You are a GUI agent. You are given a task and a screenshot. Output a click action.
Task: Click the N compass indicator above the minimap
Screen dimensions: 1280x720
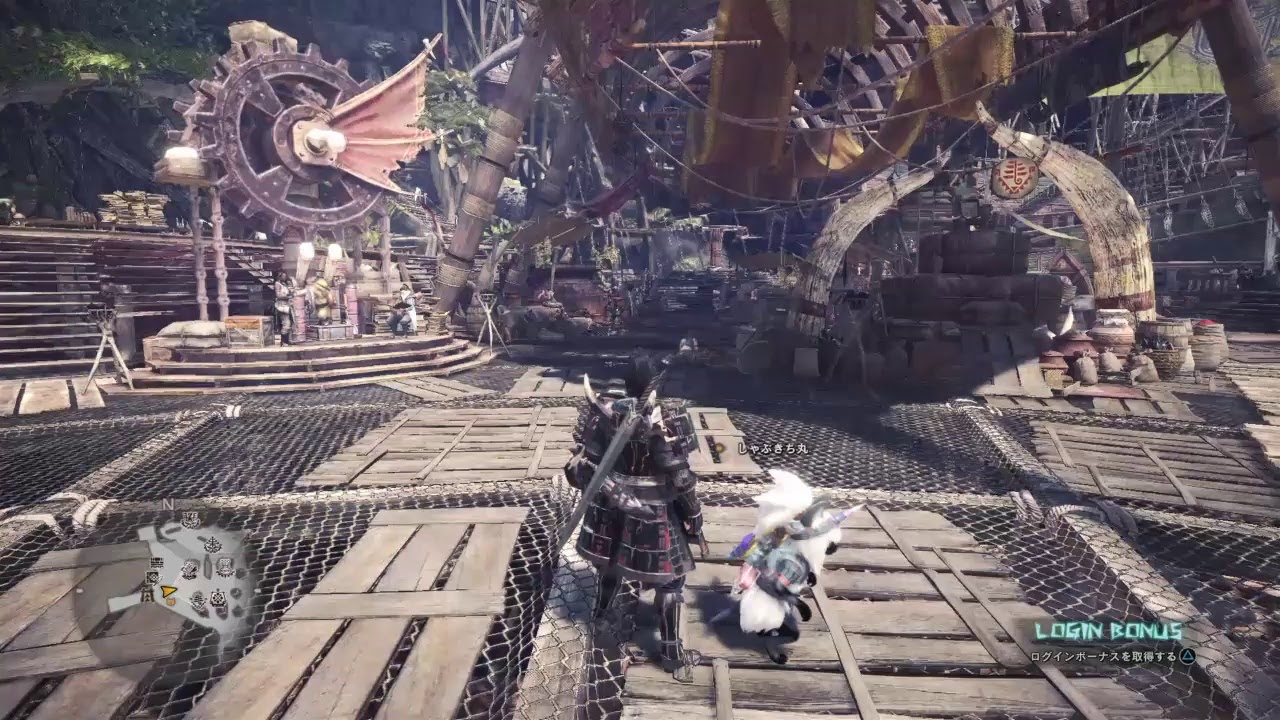[x=169, y=504]
